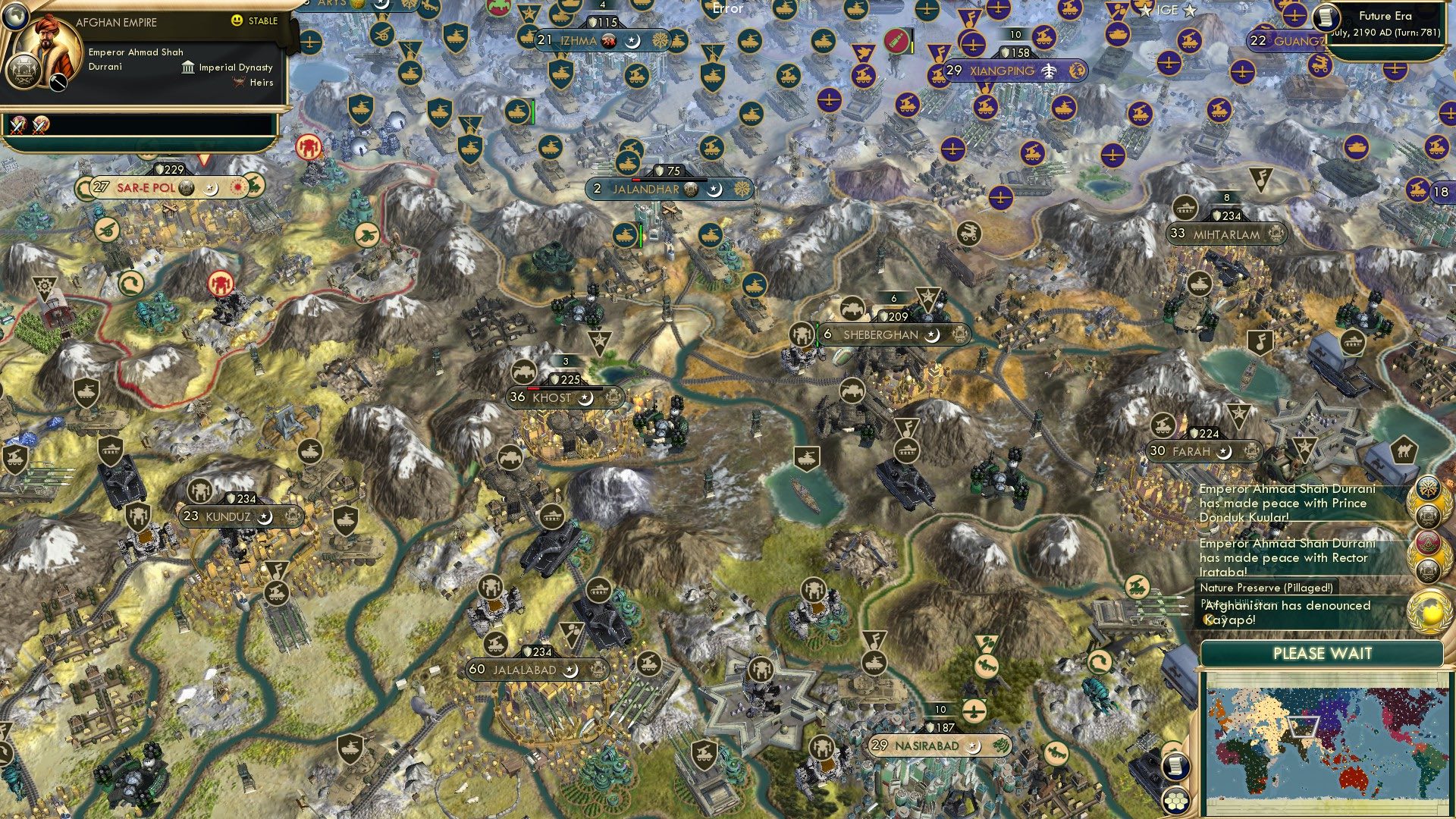Screen dimensions: 1456x819
Task: Click the Heirs crown icon in the empire panel
Action: point(237,82)
